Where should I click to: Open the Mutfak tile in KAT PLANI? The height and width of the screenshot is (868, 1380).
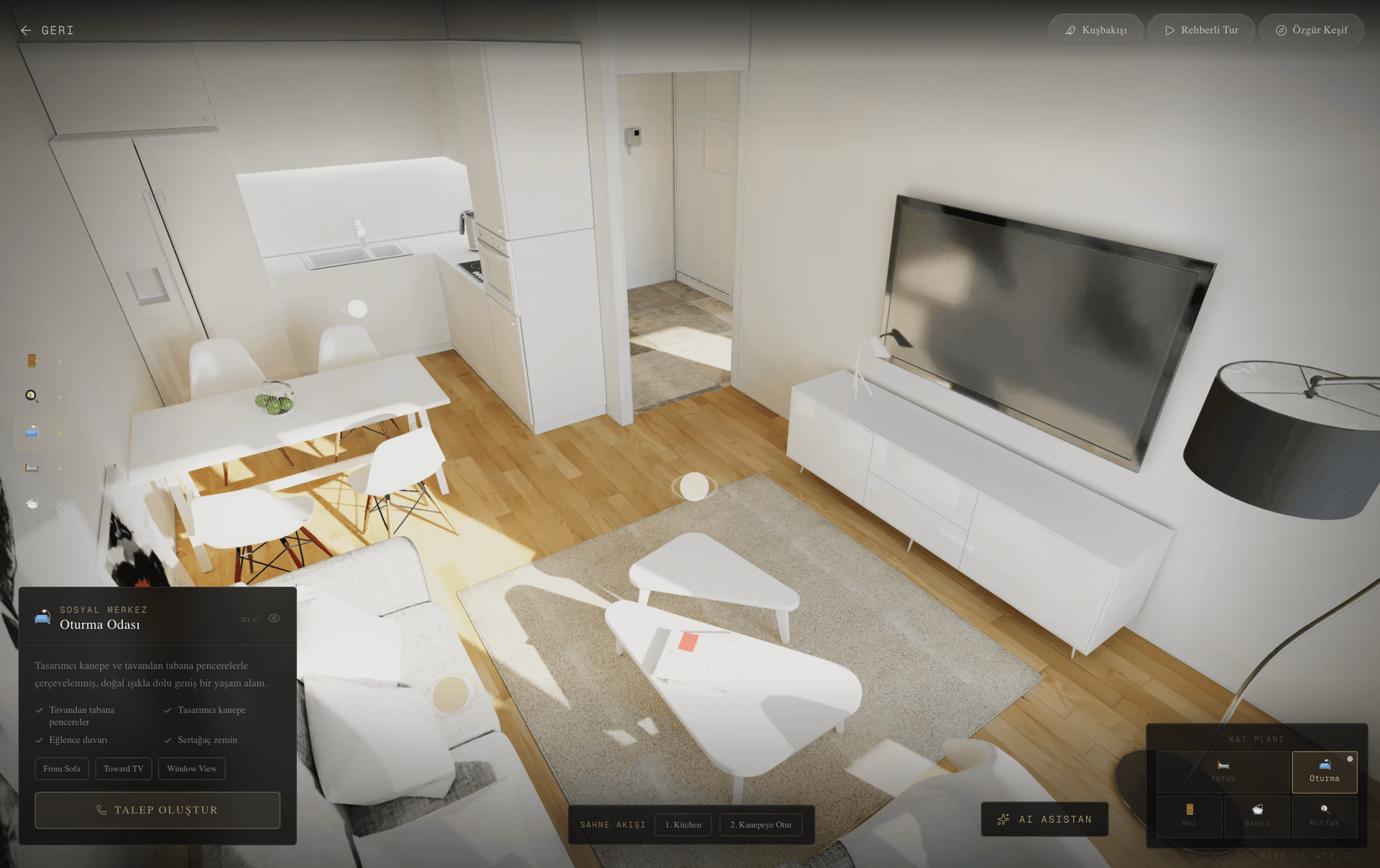coord(1324,816)
